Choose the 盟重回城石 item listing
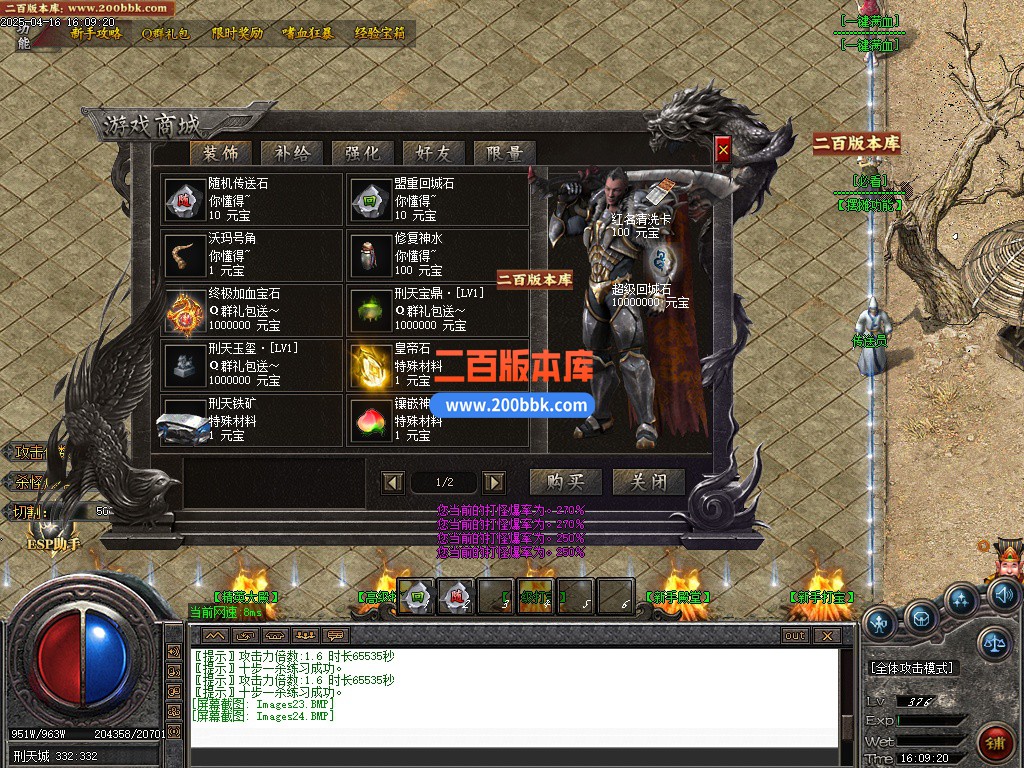This screenshot has width=1024, height=768. point(438,199)
